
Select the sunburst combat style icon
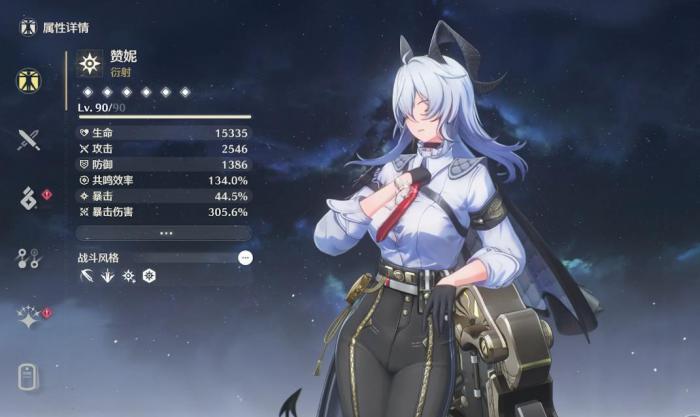click(128, 276)
